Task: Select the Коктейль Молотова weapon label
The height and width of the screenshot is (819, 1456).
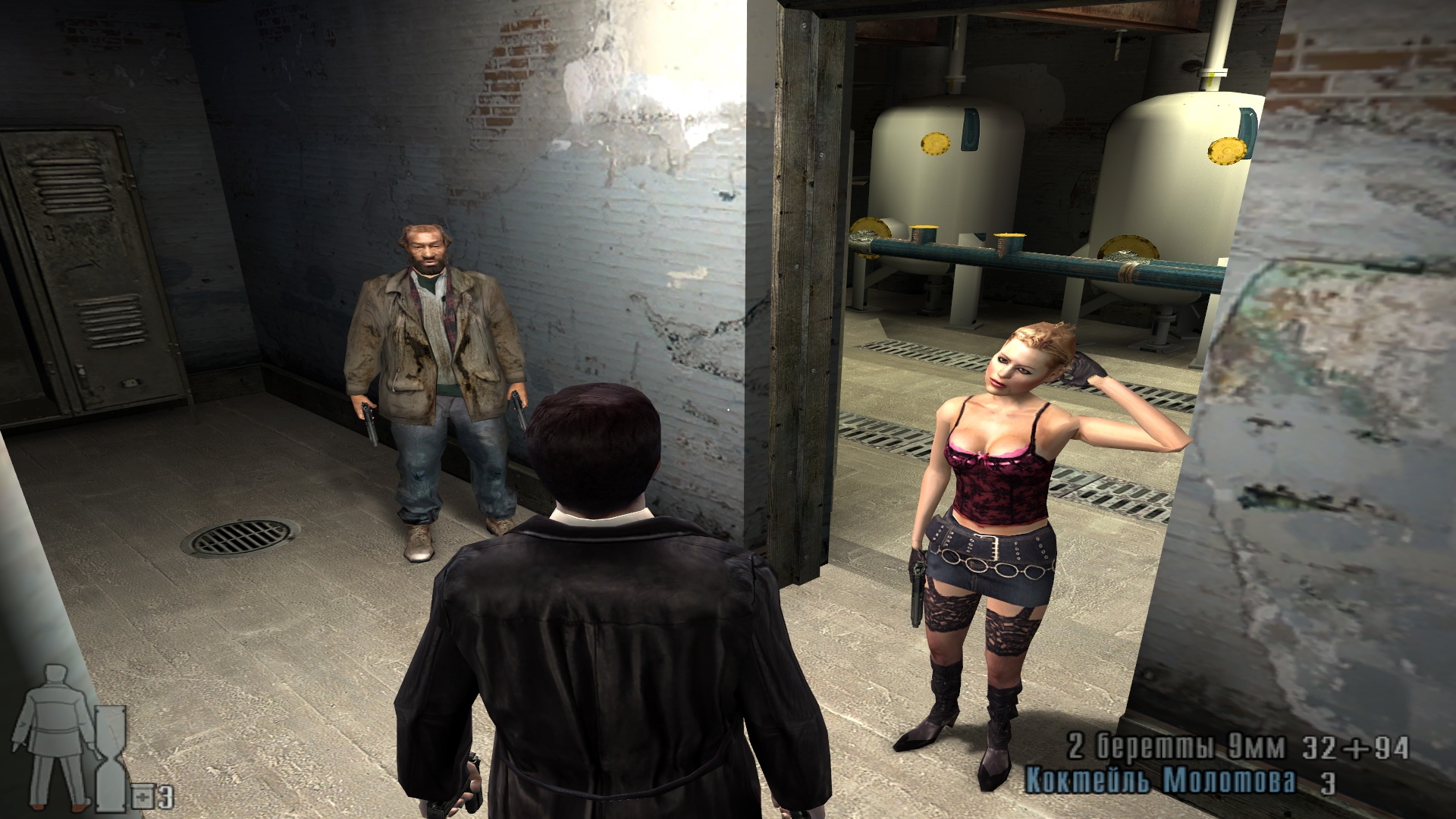Action: [x=1160, y=782]
